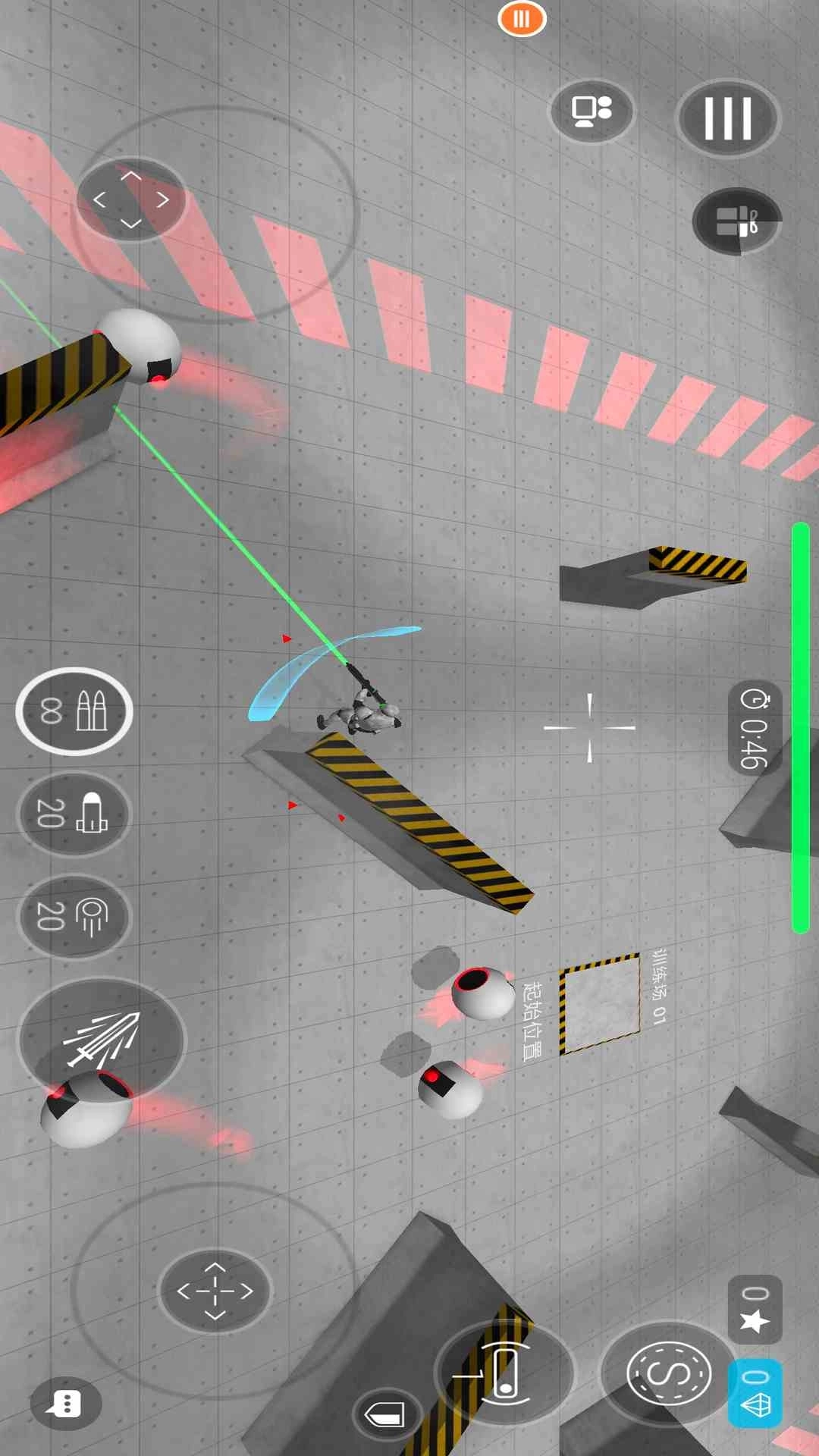
Task: Activate the sword dash attack button
Action: pos(102,1039)
